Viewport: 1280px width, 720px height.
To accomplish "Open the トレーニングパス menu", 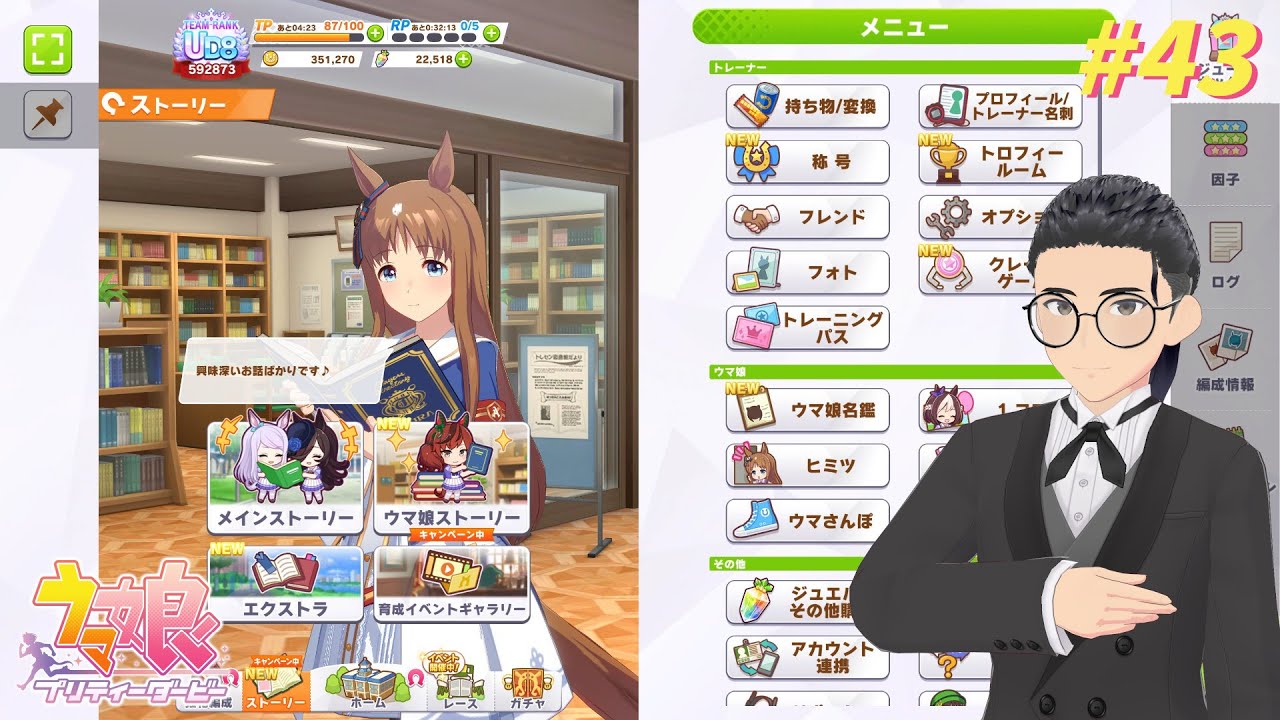I will pos(807,328).
